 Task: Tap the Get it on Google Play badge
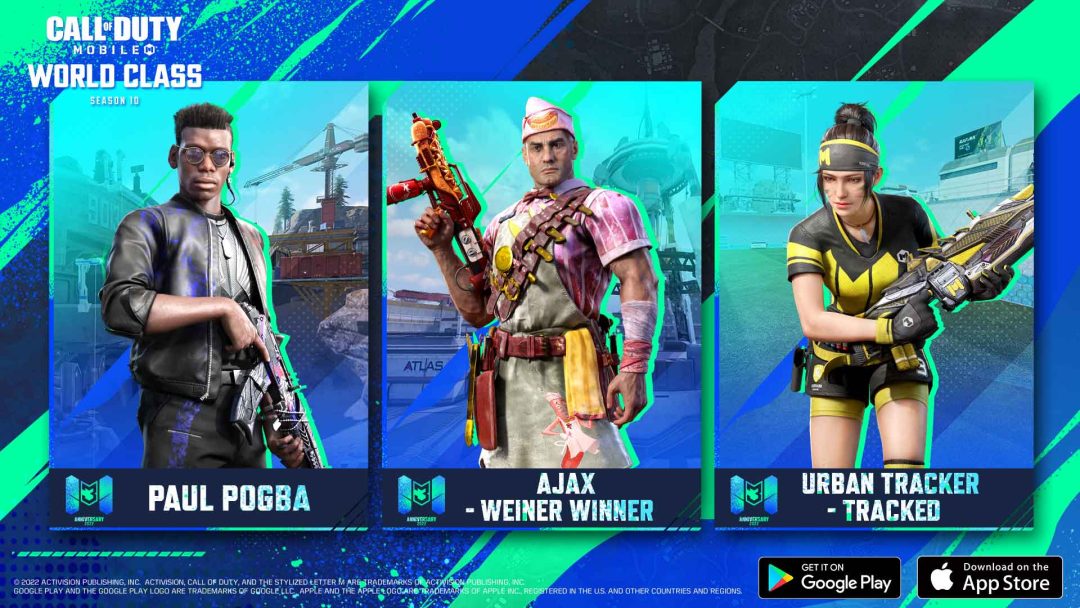(829, 577)
